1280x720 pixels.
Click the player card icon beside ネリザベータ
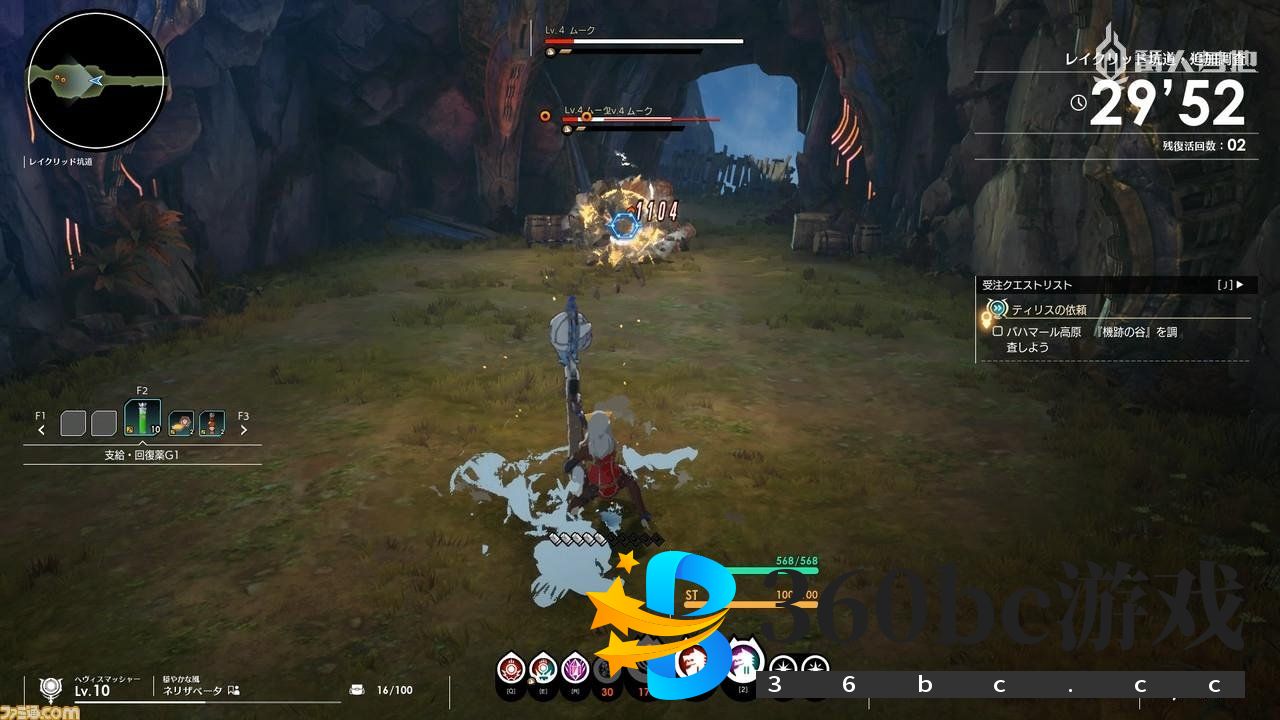tap(233, 690)
